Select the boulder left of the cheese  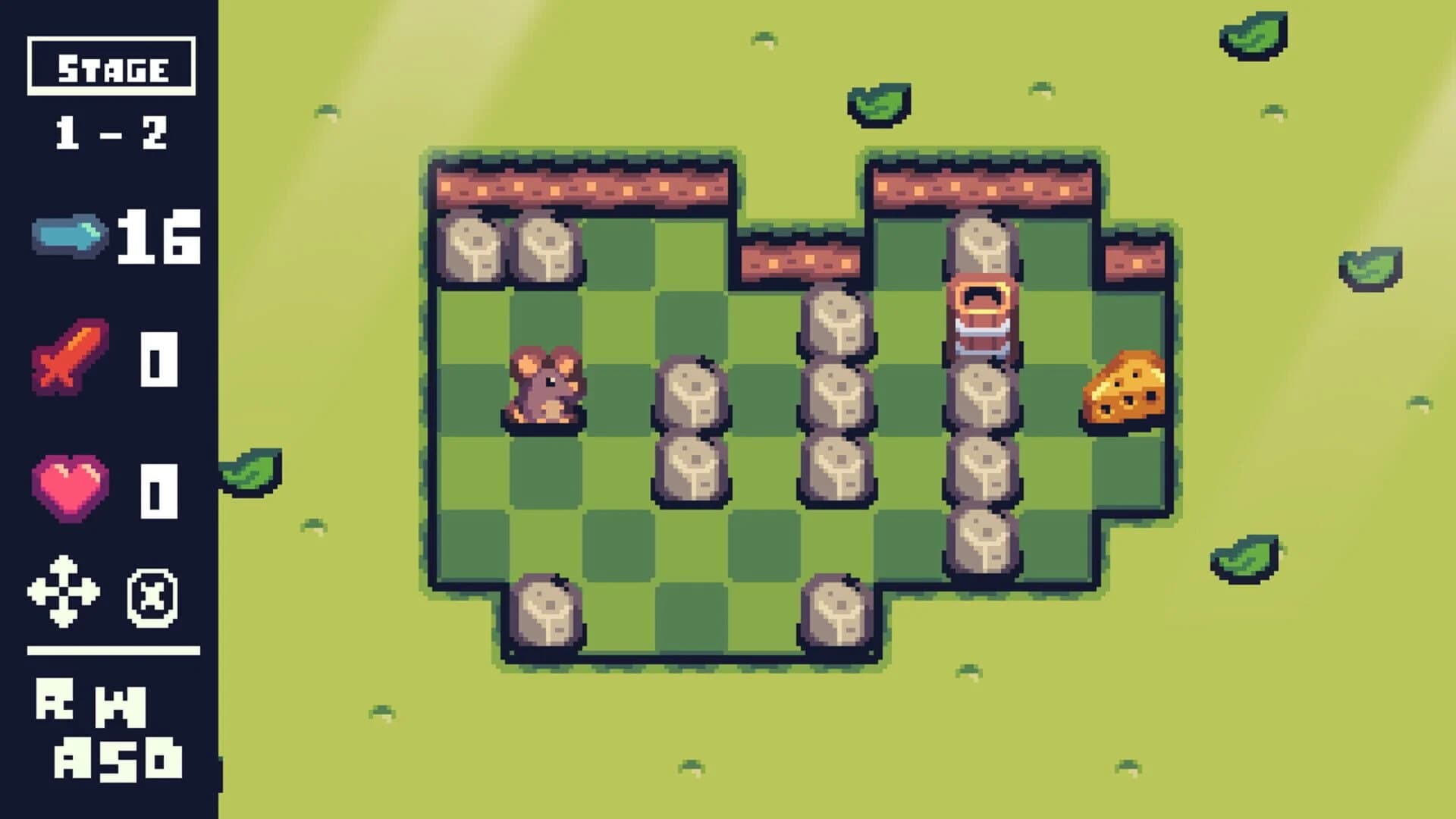[x=984, y=394]
